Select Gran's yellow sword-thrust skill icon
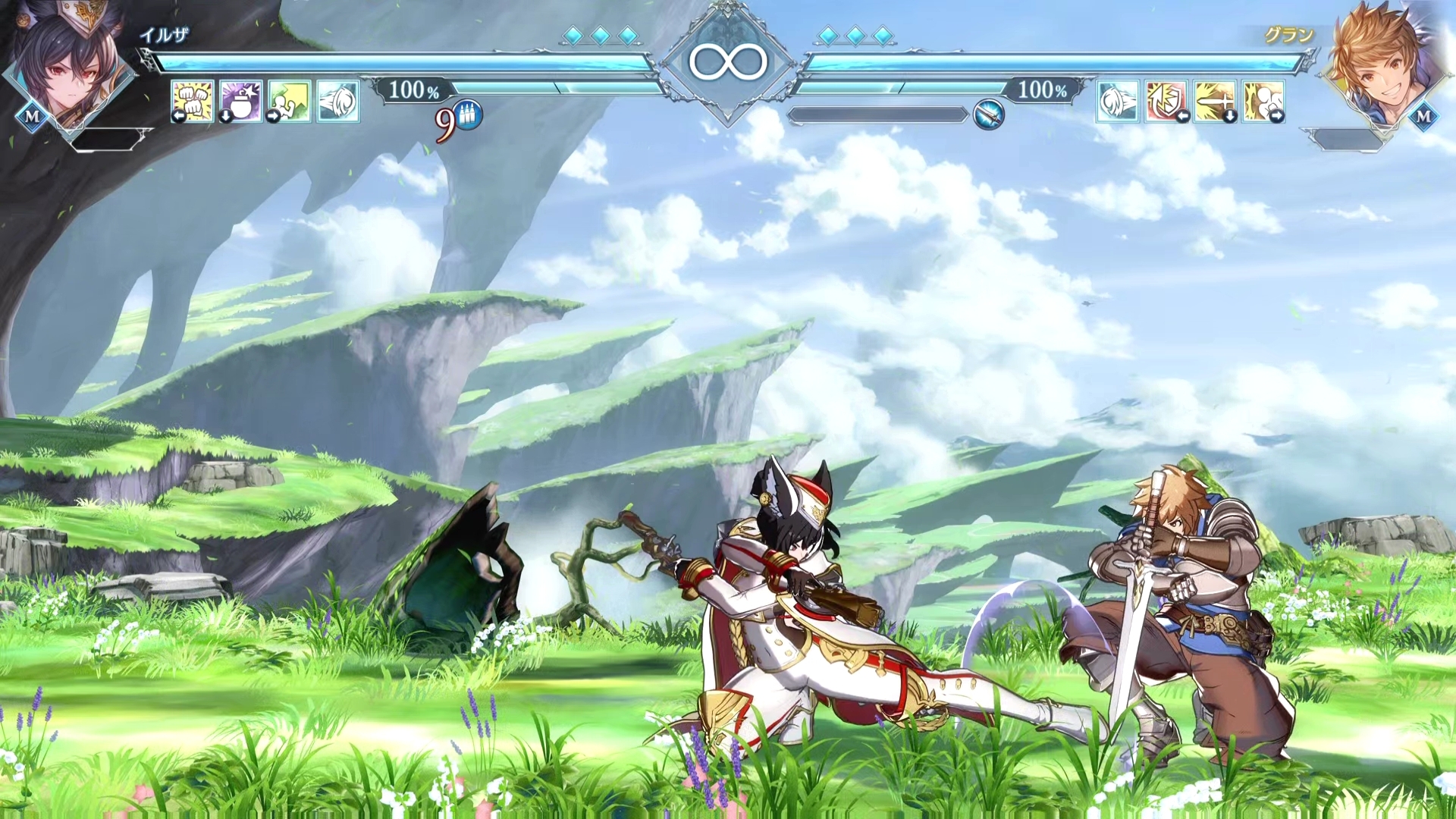Viewport: 1456px width, 819px height. (1215, 100)
